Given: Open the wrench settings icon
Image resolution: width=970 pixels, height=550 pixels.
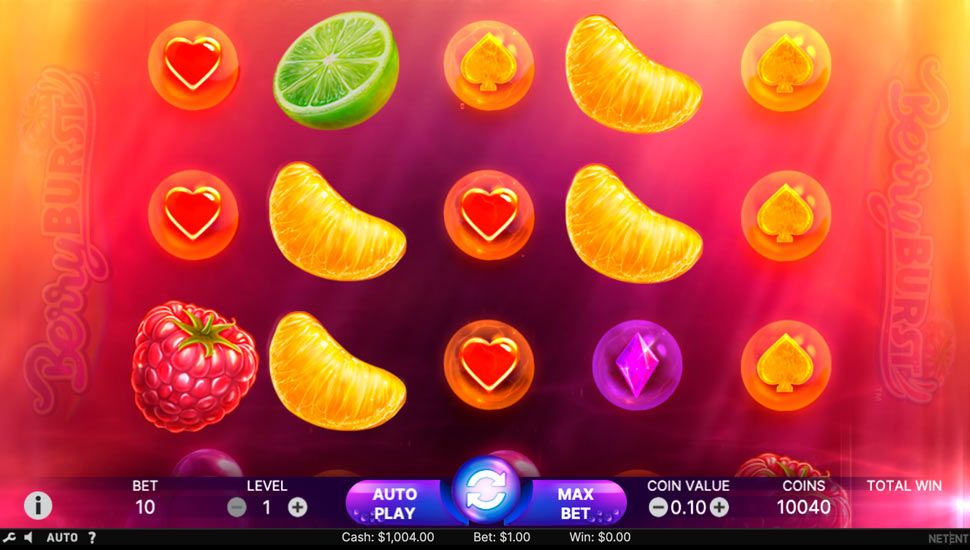Looking at the screenshot, I should (x=9, y=538).
